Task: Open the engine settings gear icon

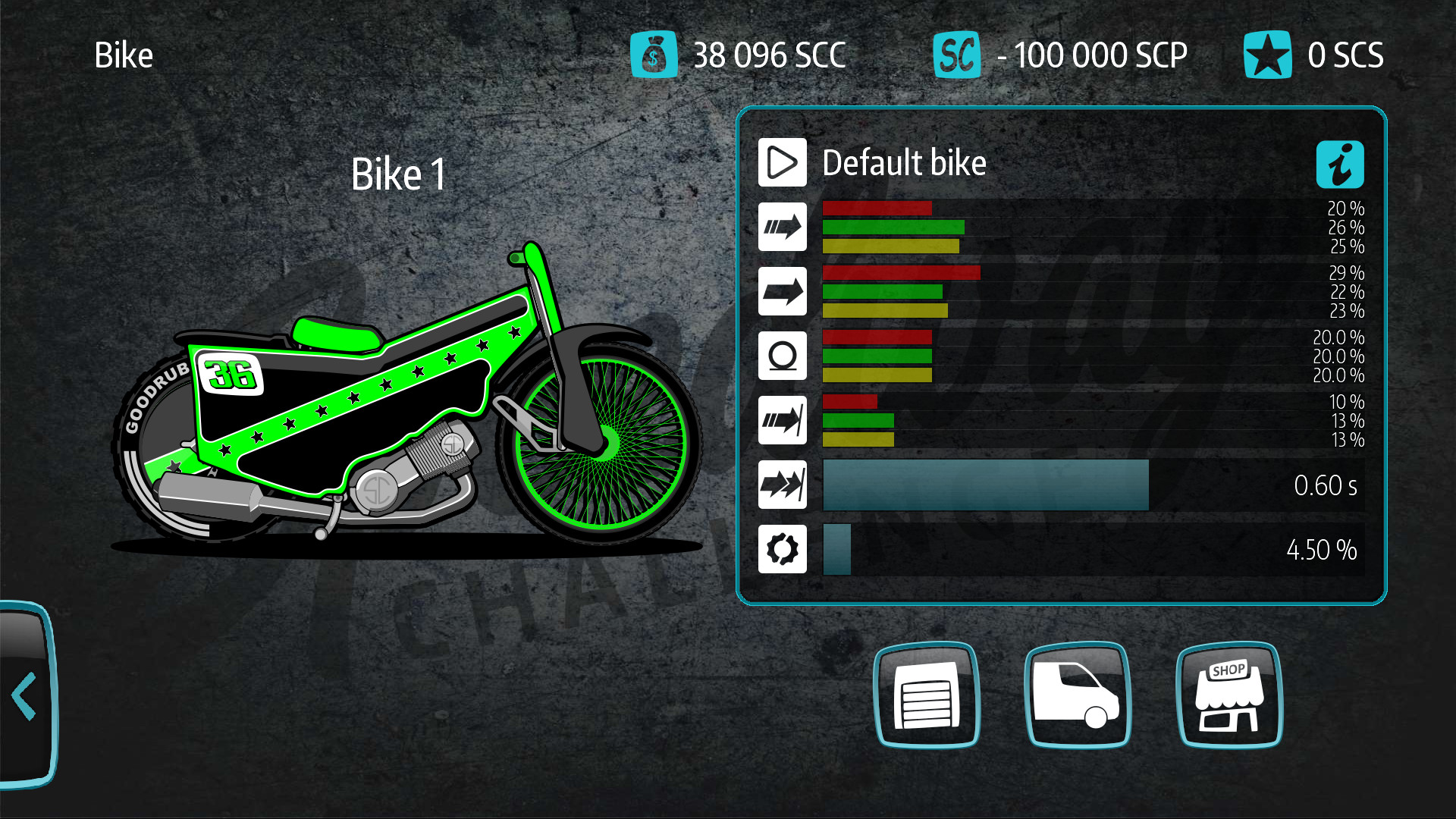Action: click(782, 549)
